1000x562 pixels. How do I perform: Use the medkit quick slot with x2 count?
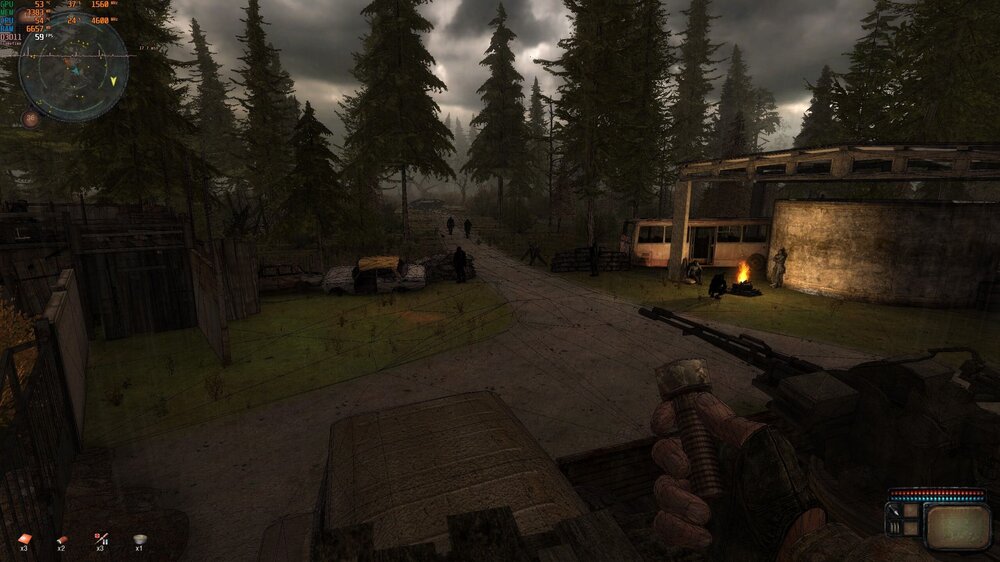point(62,539)
